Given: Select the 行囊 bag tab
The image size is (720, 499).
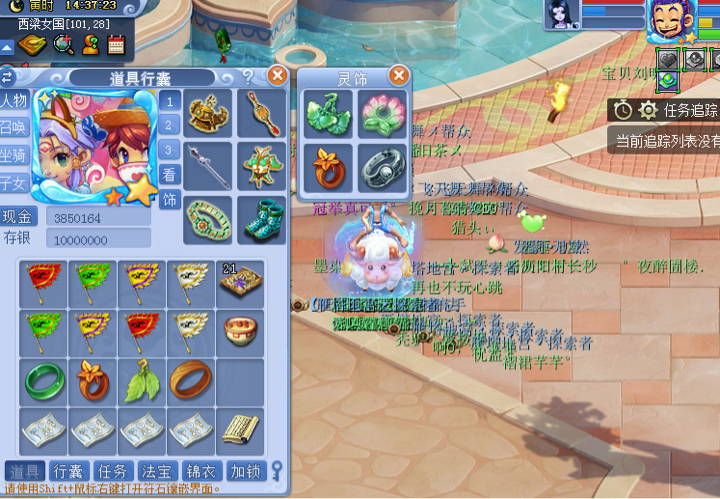Looking at the screenshot, I should point(68,471).
